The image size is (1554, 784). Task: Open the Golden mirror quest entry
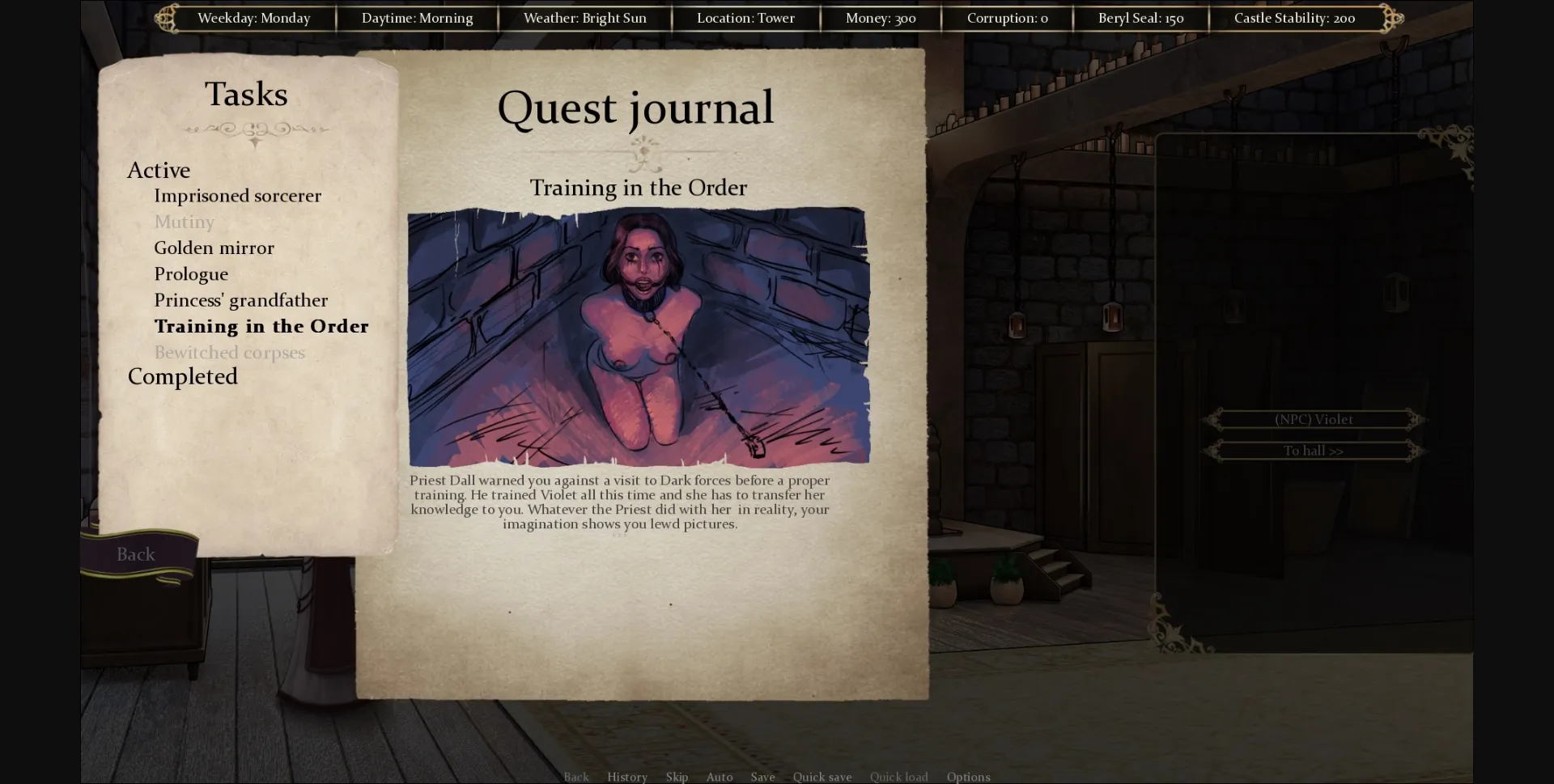(214, 248)
